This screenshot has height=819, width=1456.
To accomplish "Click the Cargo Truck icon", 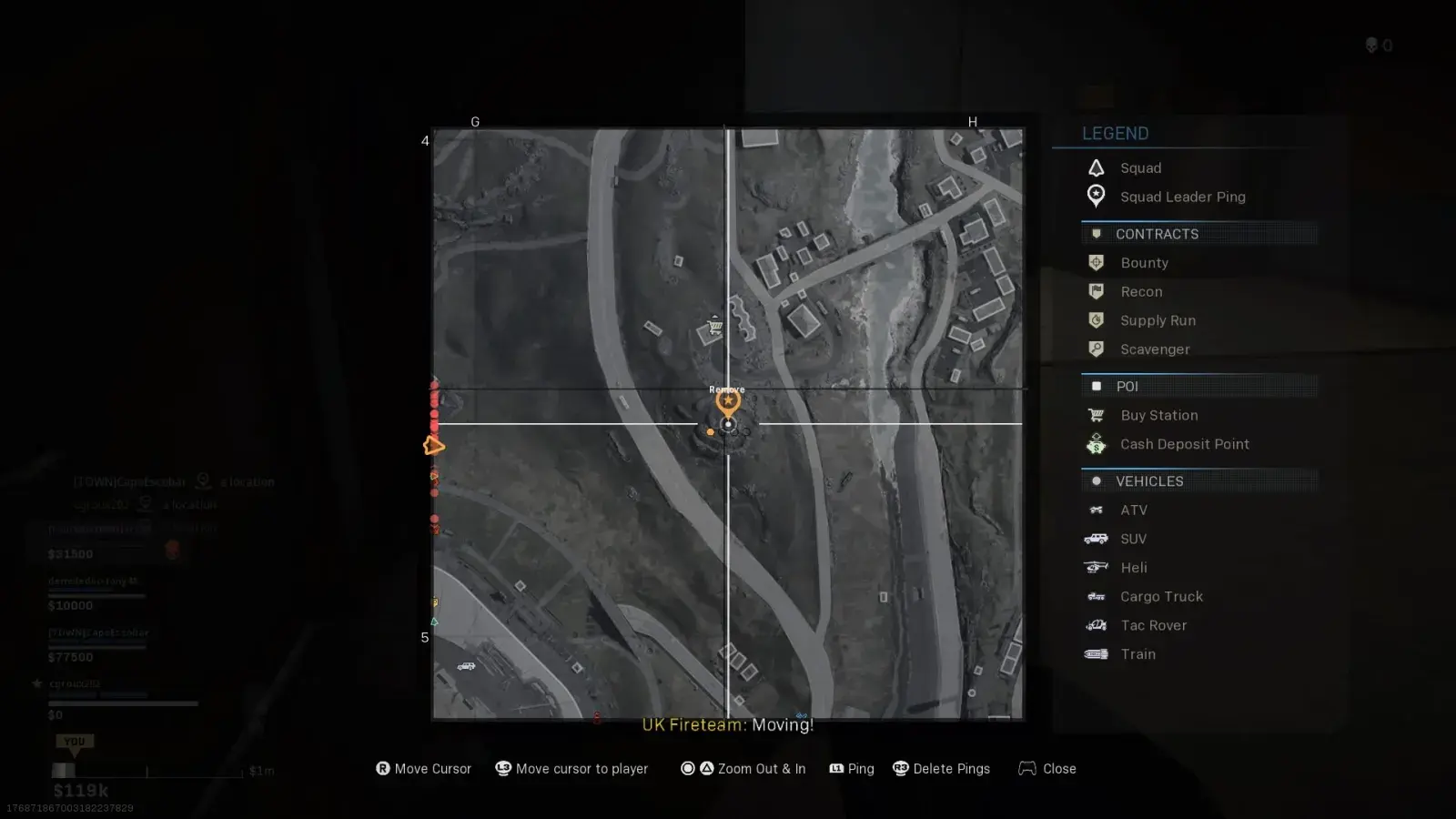I will (1097, 596).
